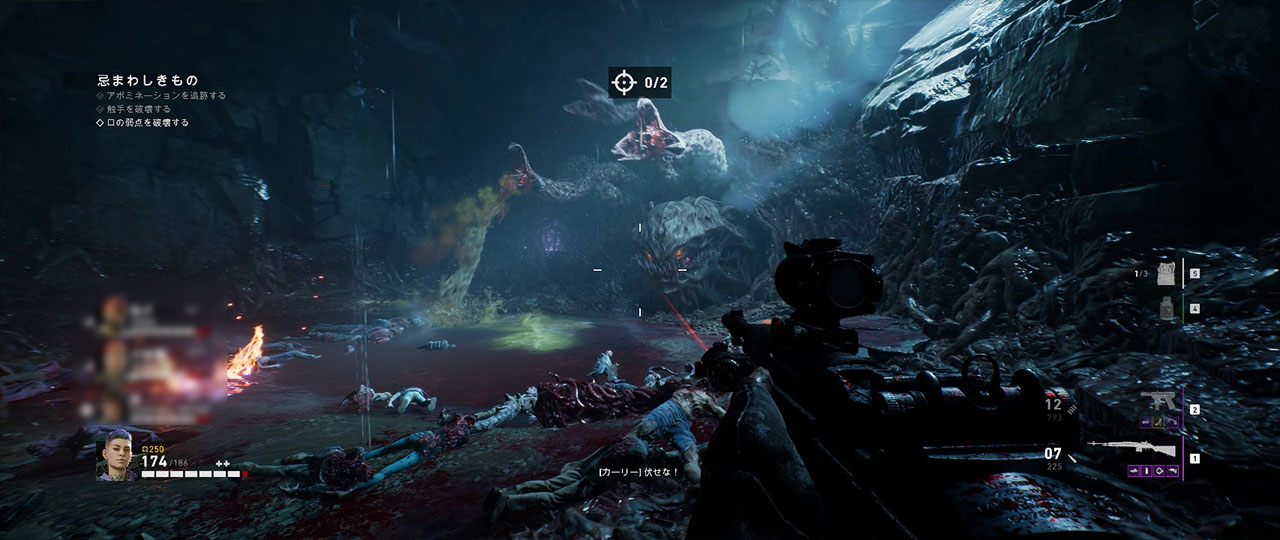
Task: Select the 口の弱点を破壊する objective
Action: click(147, 123)
